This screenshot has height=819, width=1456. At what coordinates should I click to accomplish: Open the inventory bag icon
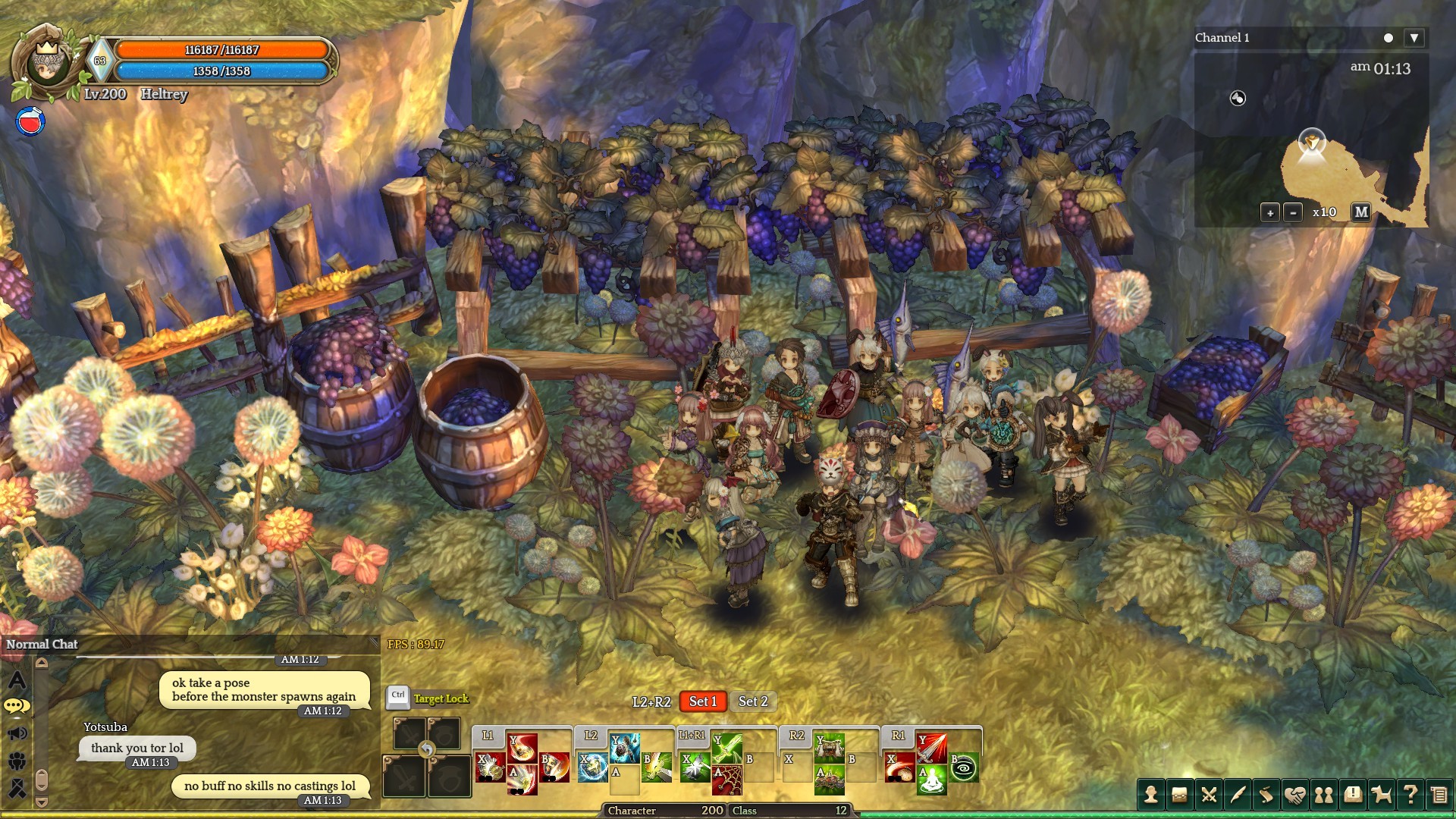point(1179,795)
